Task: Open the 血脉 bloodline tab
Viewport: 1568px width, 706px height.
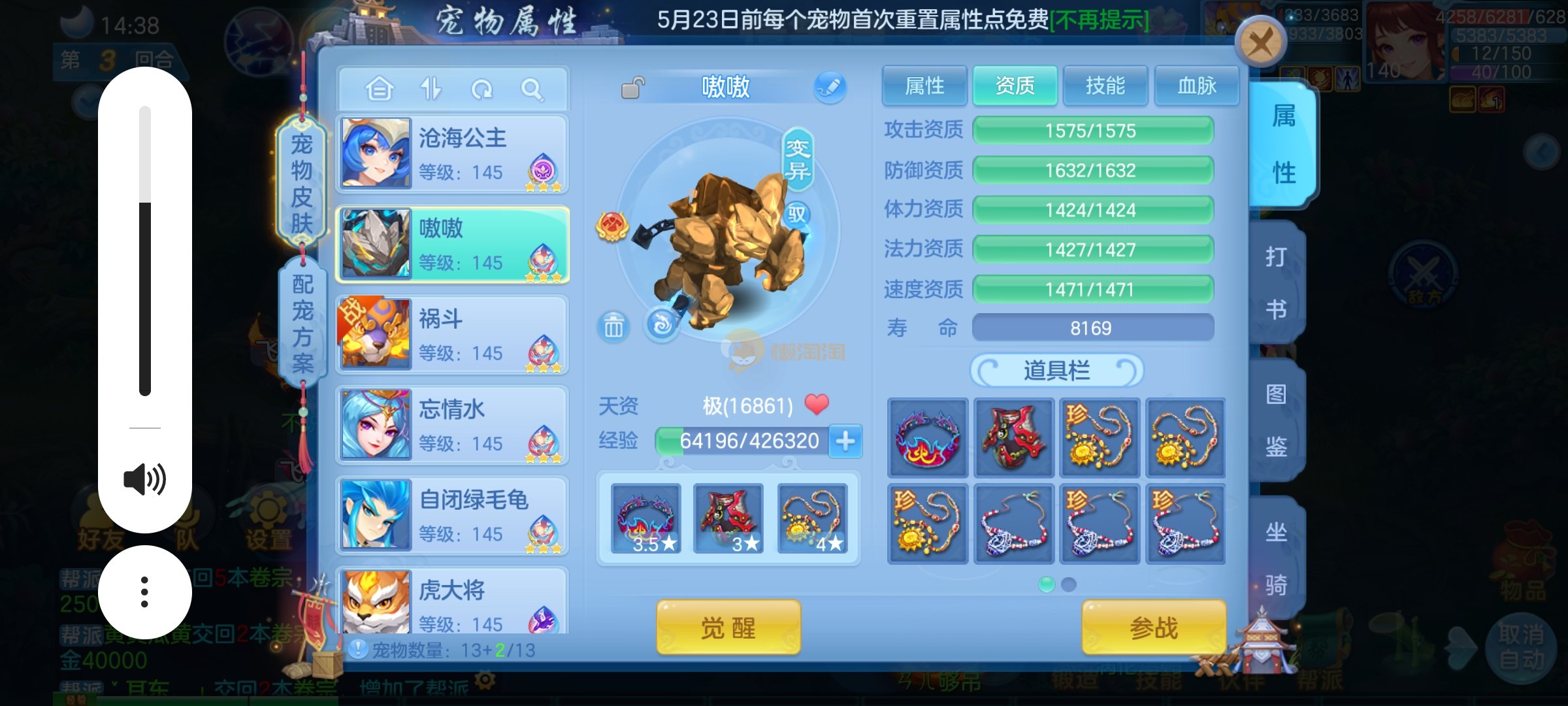Action: coord(1196,86)
